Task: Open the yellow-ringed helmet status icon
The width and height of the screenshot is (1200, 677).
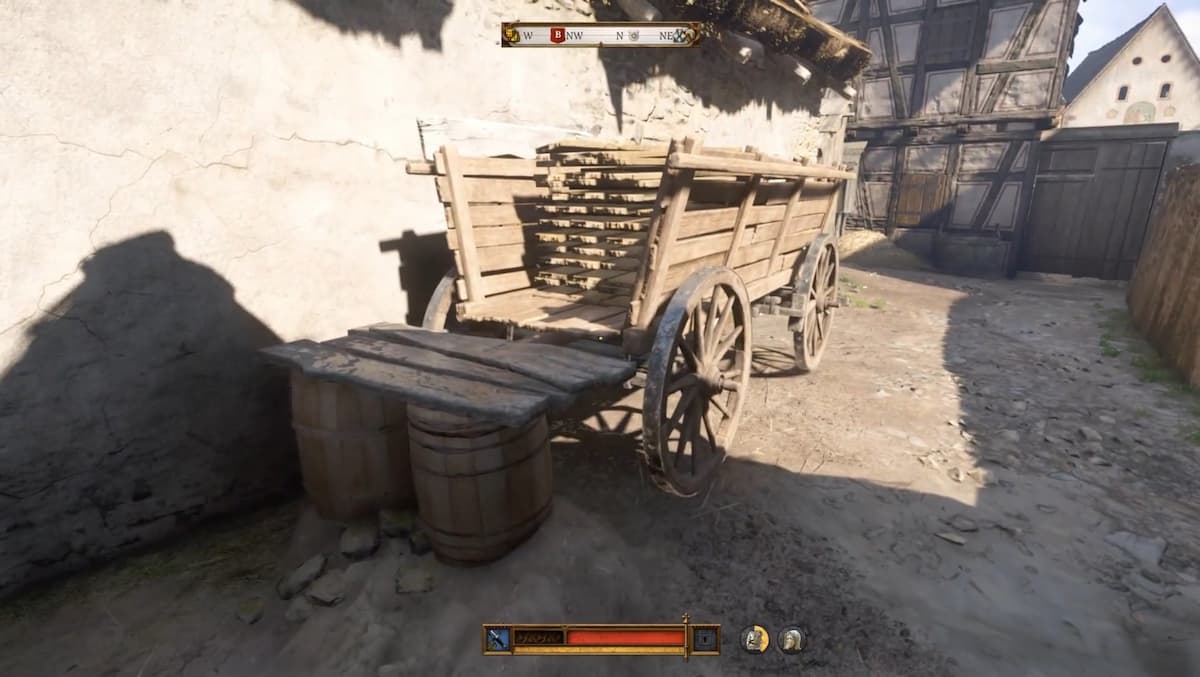Action: pyautogui.click(x=755, y=639)
